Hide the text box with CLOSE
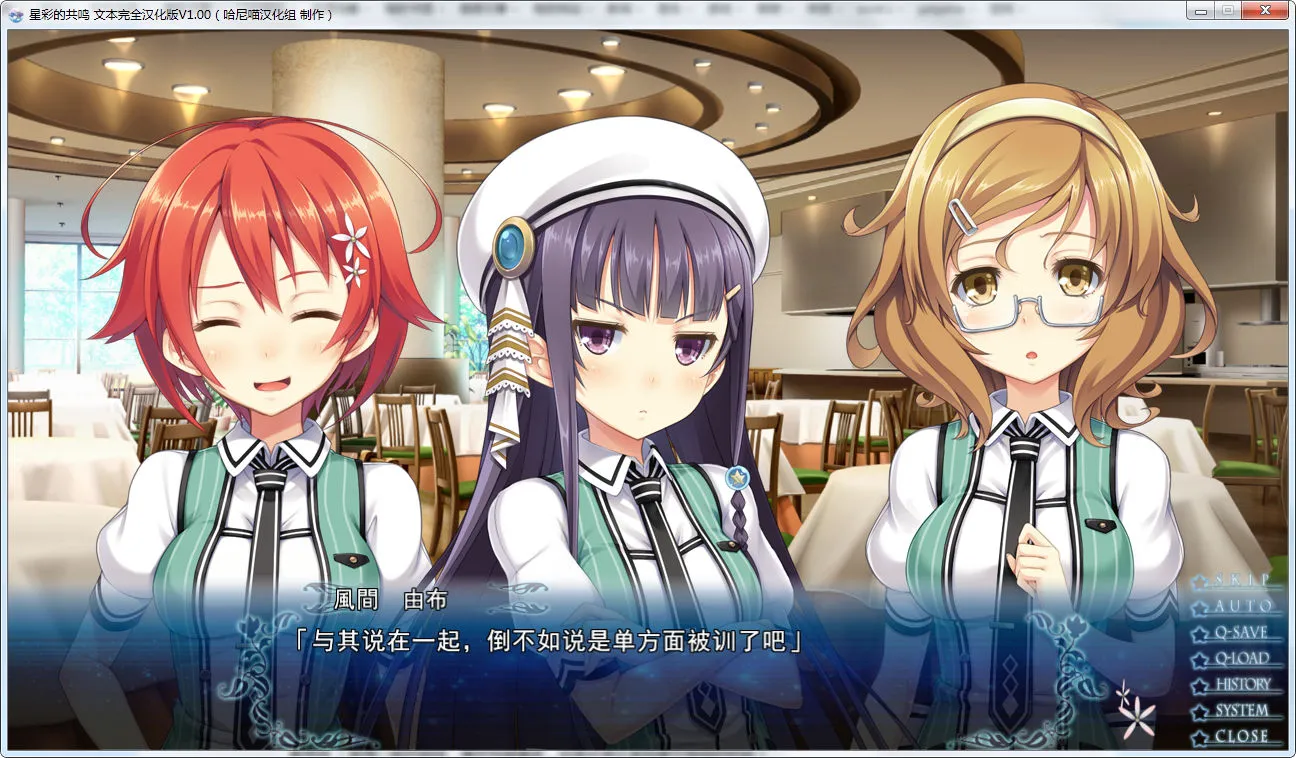Screen dimensions: 1296x758 coord(1240,736)
